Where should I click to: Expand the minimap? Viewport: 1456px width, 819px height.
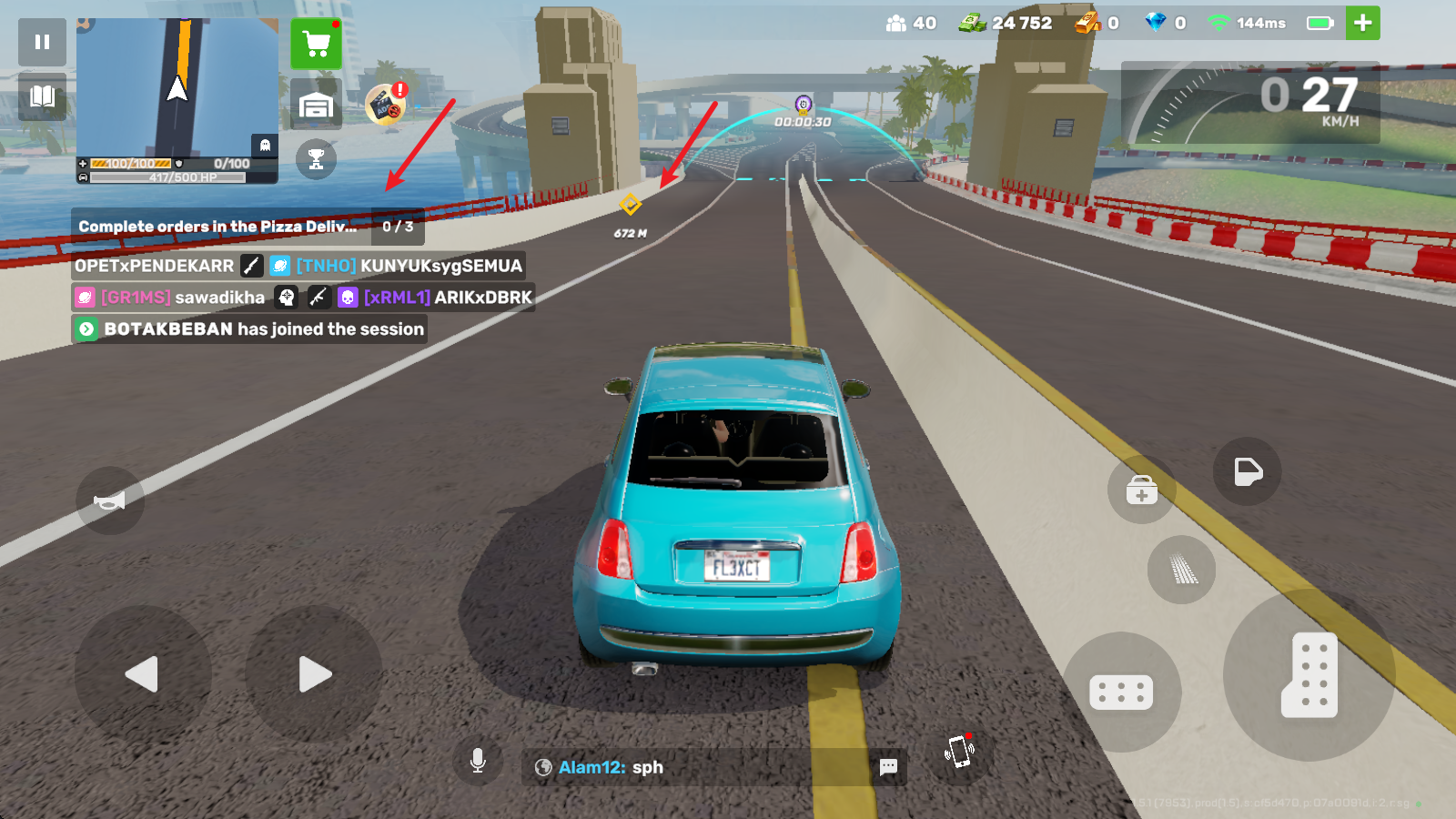click(177, 87)
